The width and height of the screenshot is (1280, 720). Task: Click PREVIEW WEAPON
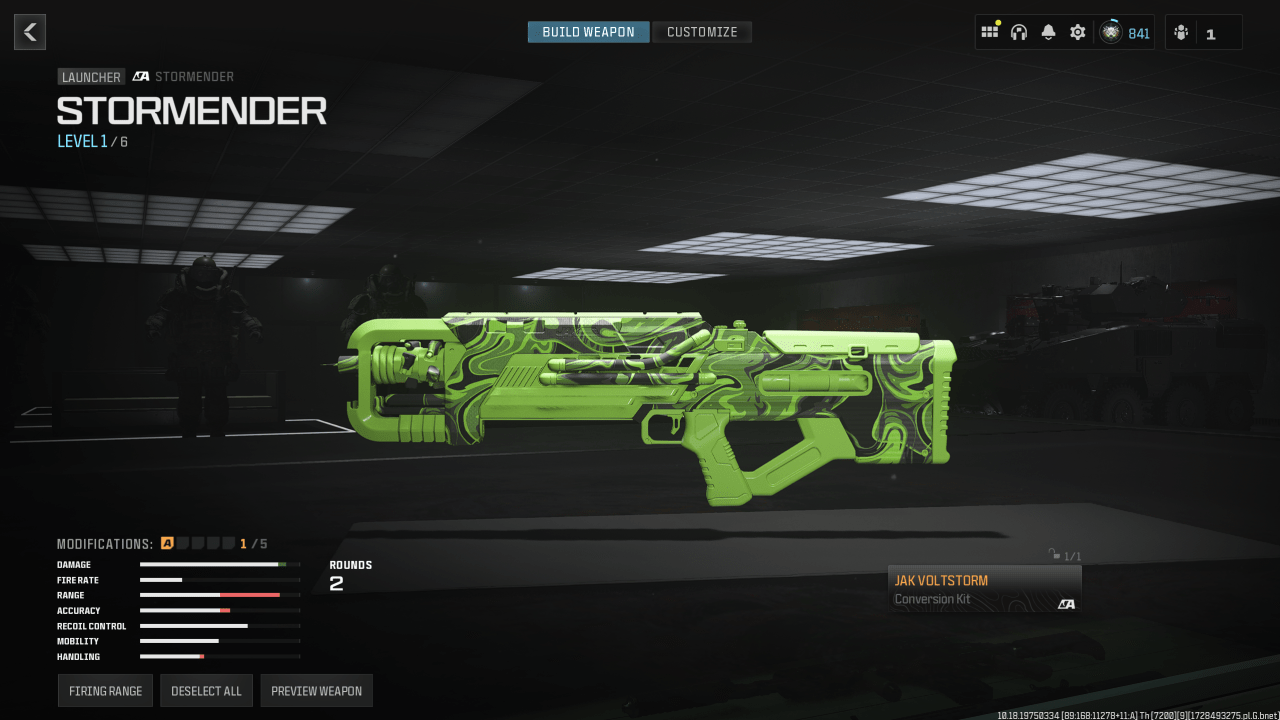point(316,690)
